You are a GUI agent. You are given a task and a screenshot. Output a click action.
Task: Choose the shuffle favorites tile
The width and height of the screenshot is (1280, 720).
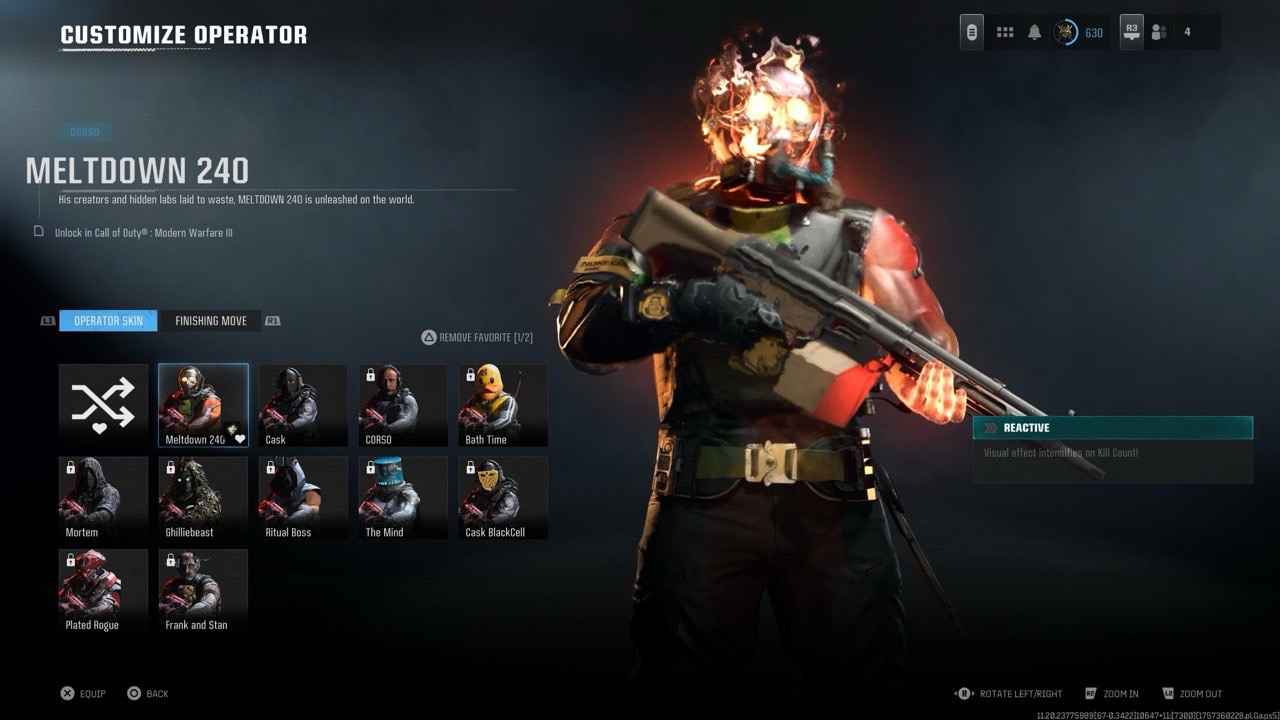tap(103, 405)
